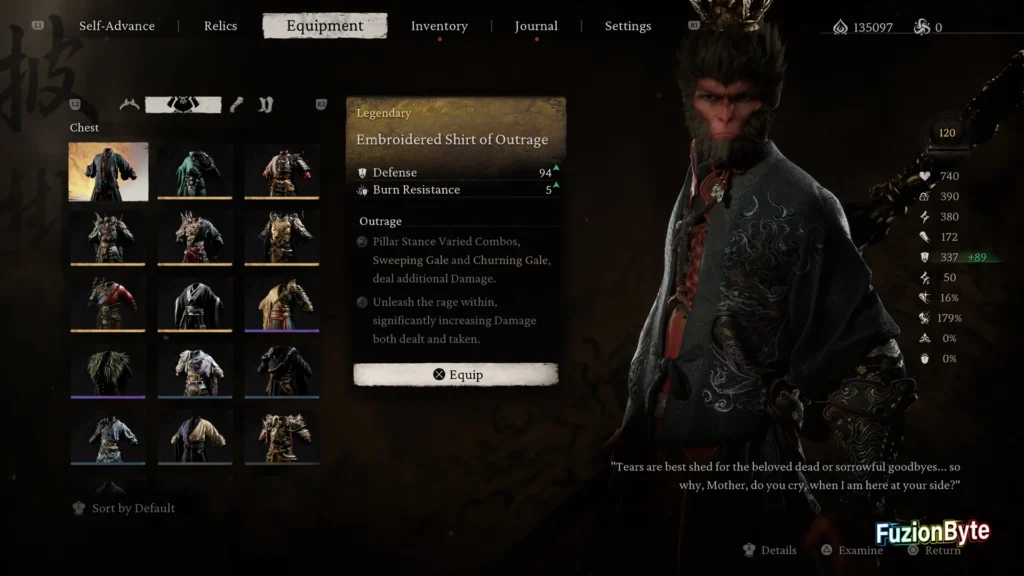Select the highlighted black embroidered shirt slot
This screenshot has height=576, width=1024.
(108, 171)
